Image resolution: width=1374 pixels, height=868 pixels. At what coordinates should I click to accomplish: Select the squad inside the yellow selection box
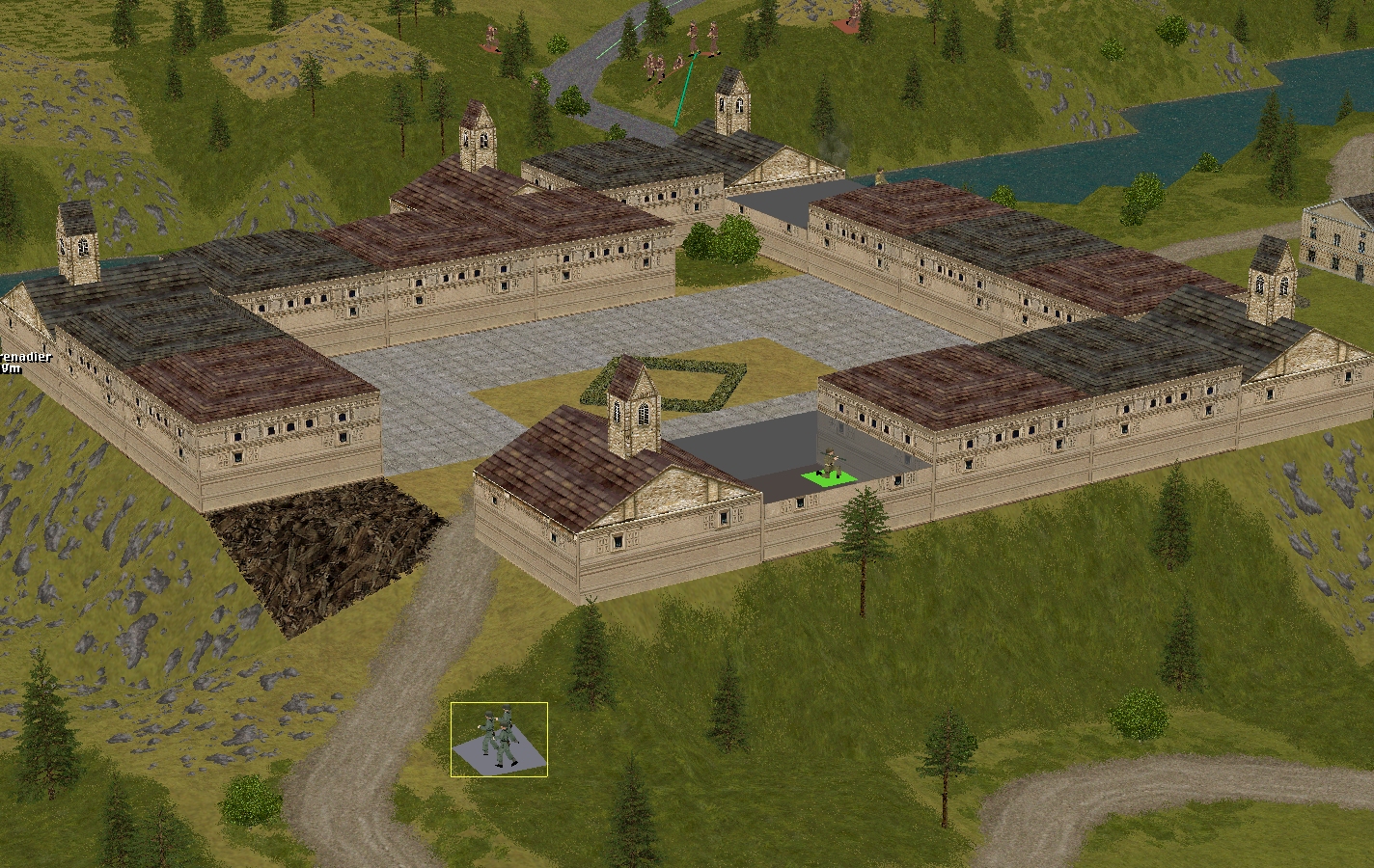499,739
